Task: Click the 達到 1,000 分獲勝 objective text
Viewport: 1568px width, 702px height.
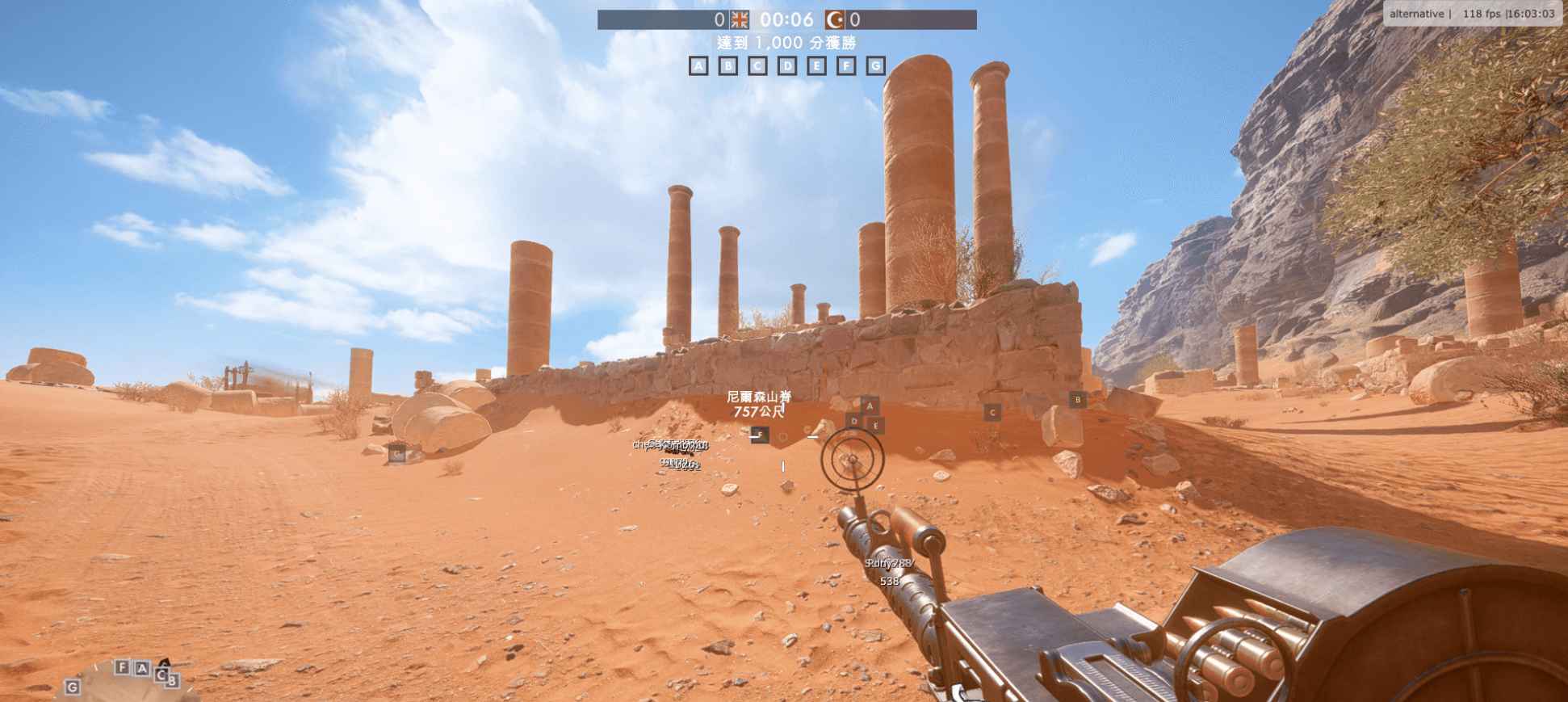Action: (x=789, y=41)
